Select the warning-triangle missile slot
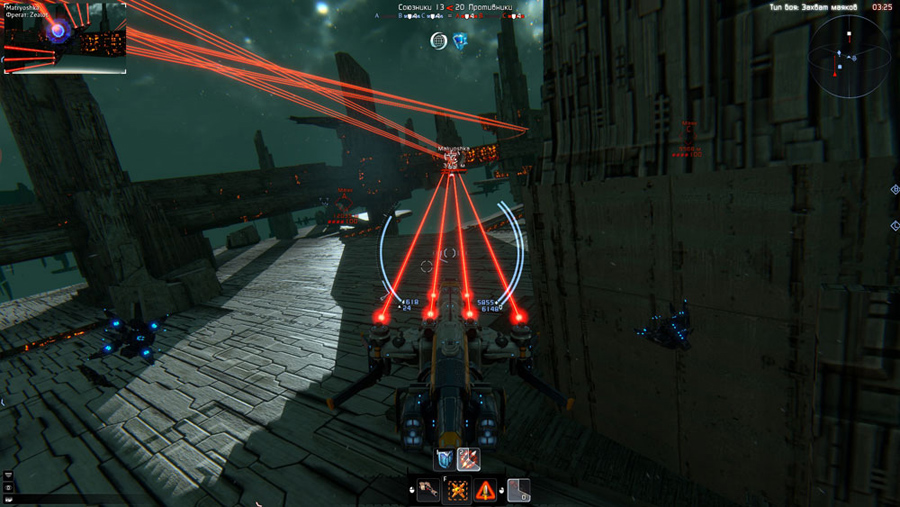 tap(485, 490)
